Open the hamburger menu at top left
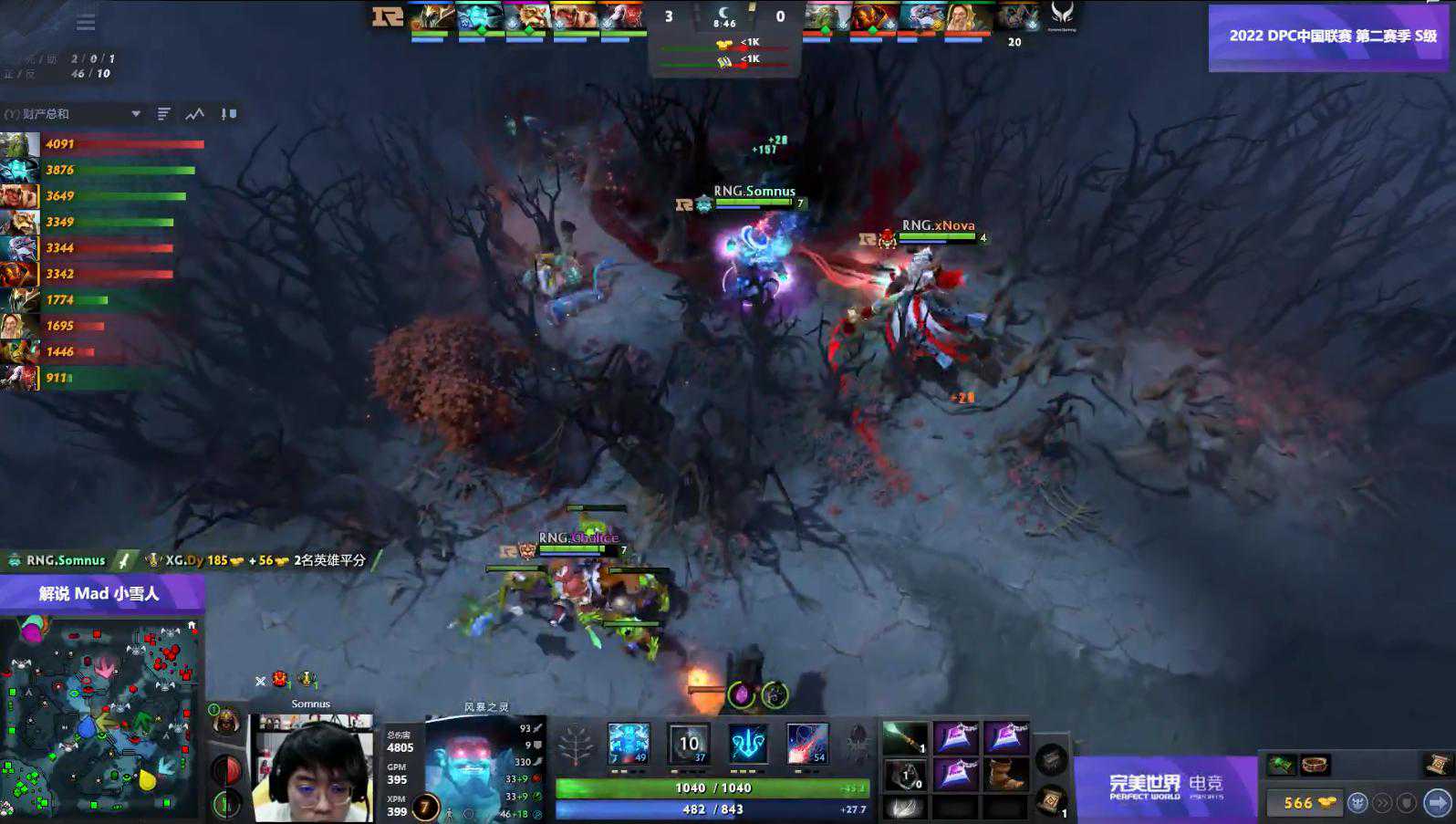The image size is (1456, 824). 86,22
